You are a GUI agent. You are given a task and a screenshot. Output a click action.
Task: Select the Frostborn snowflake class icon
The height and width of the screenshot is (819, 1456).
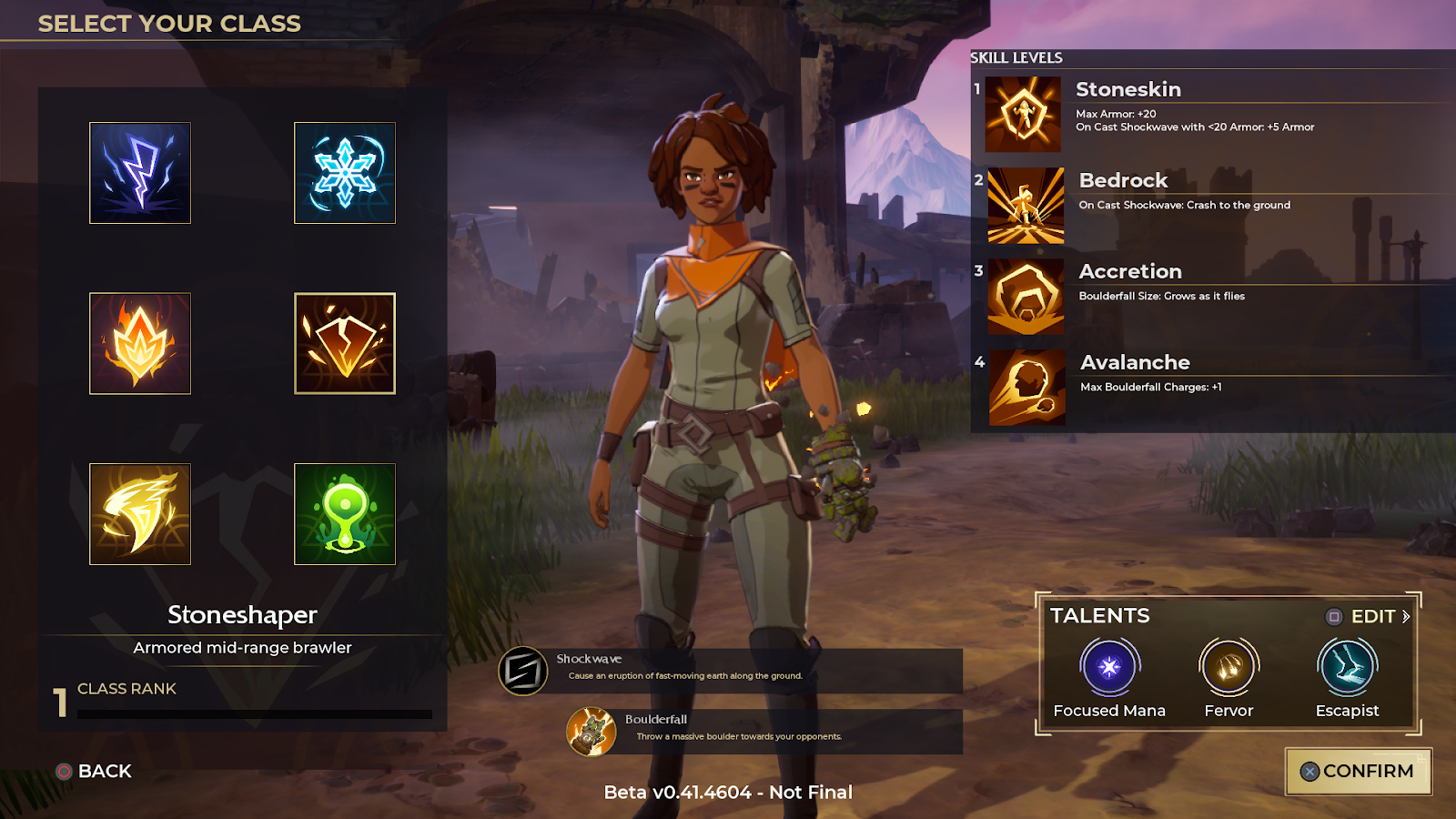(345, 173)
